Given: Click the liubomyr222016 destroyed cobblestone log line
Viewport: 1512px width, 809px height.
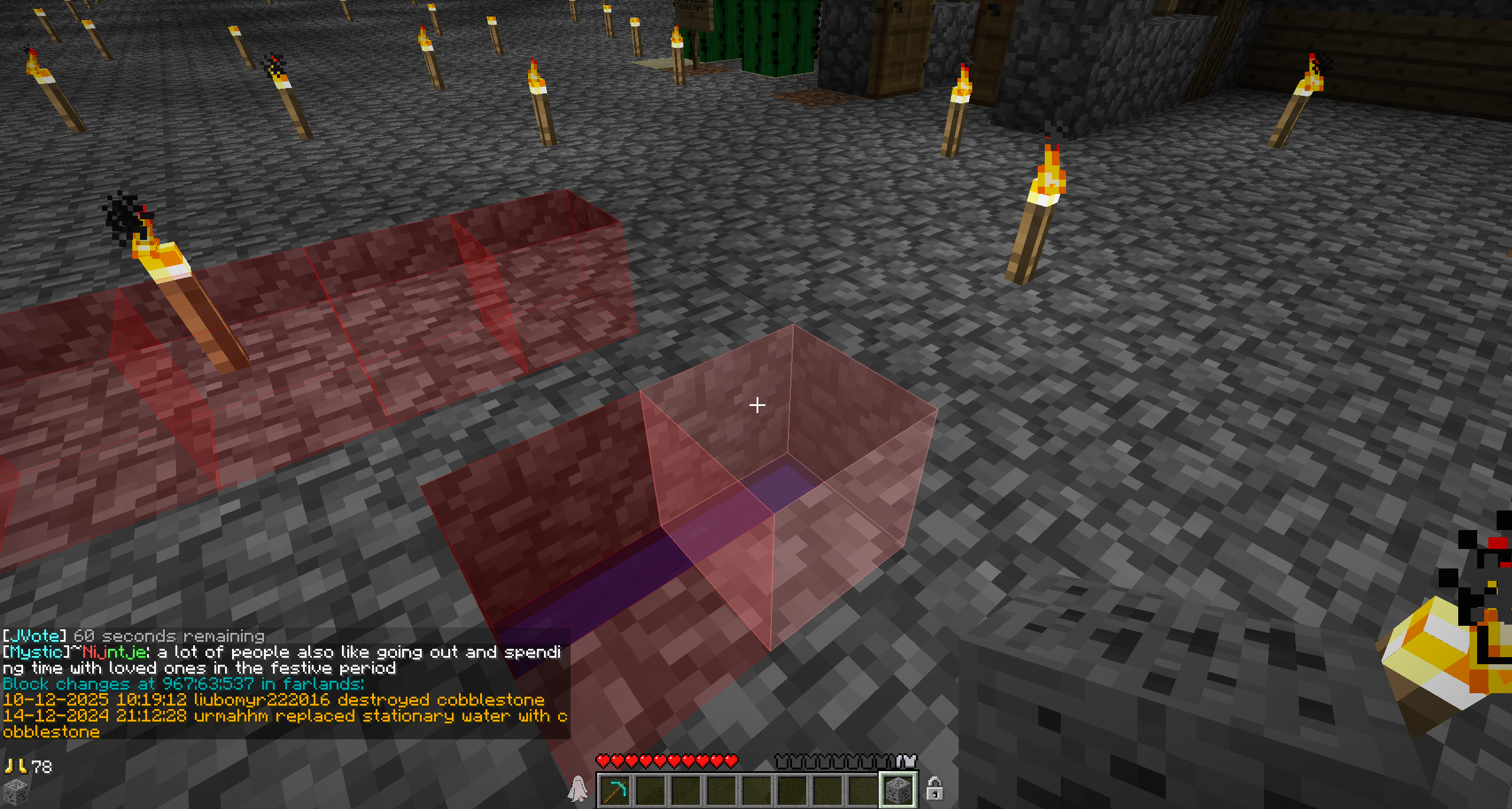Looking at the screenshot, I should point(274,700).
